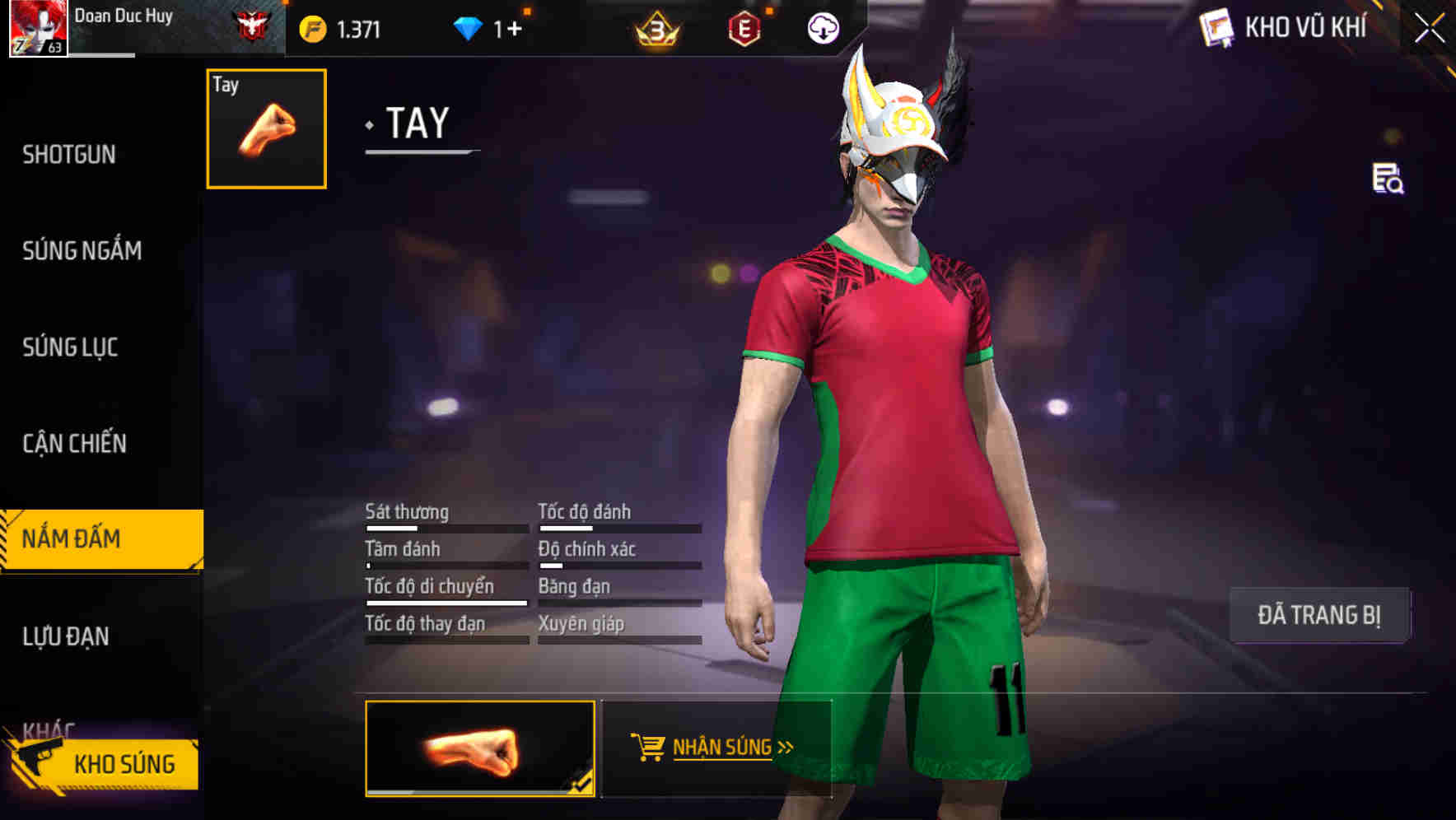Click the shopping cart icon beside Nhận Súng
Viewport: 1456px width, 820px height.
[648, 747]
